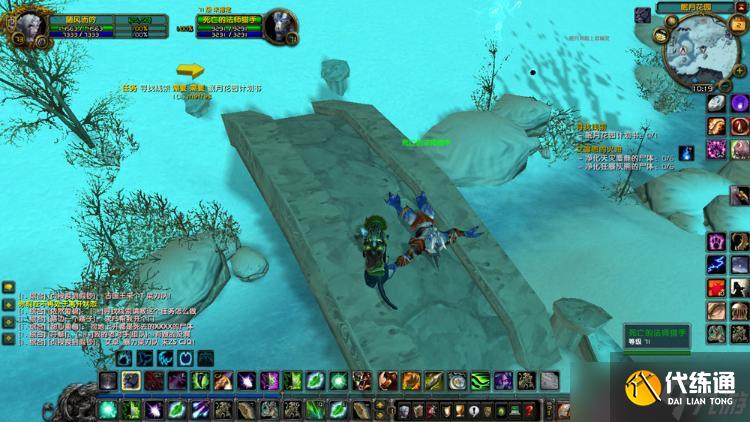The image size is (750, 422).
Task: Select the target tooltip name panel
Action: click(x=656, y=335)
